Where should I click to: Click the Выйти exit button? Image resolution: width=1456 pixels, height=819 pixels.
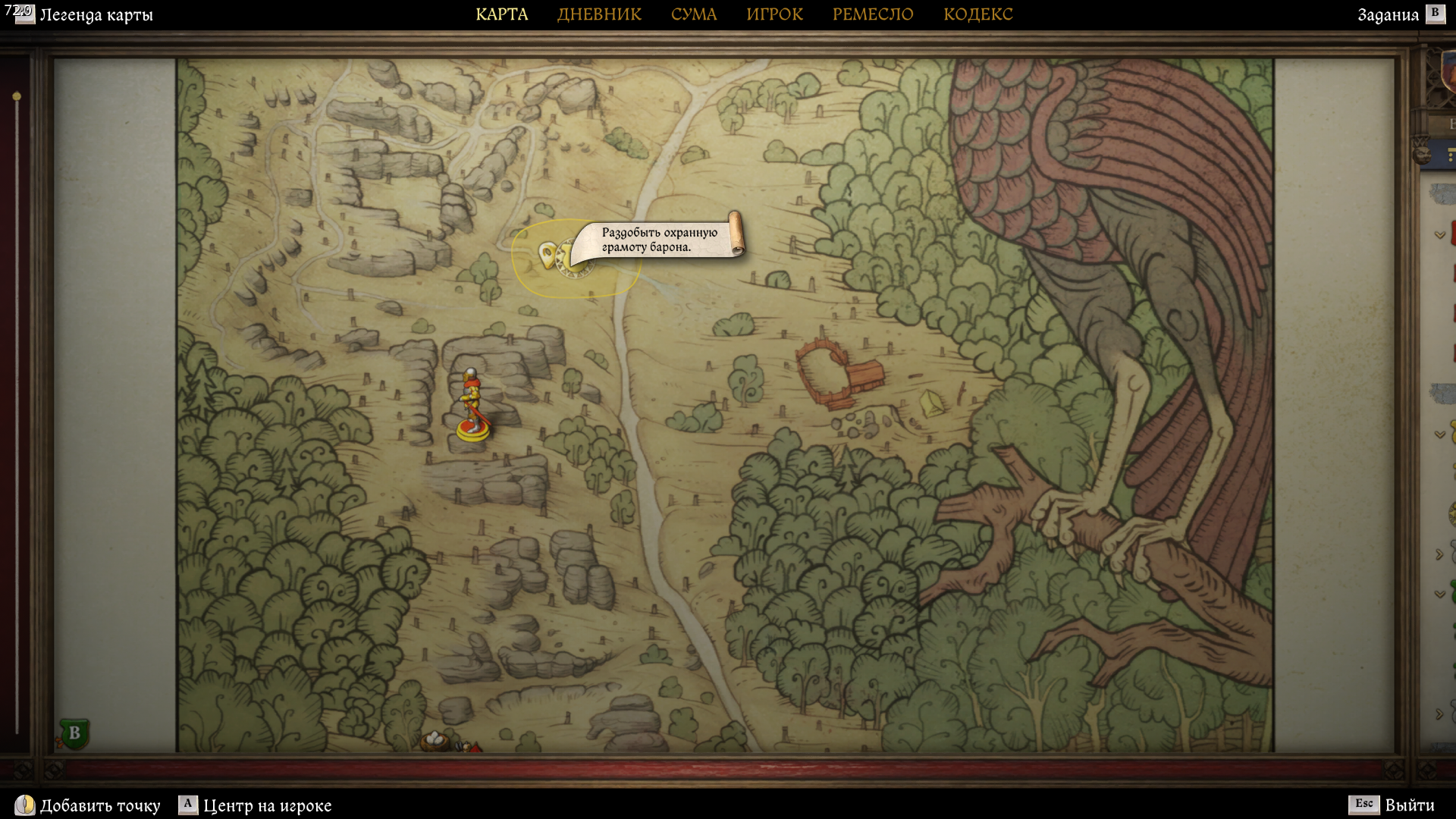pyautogui.click(x=1391, y=805)
